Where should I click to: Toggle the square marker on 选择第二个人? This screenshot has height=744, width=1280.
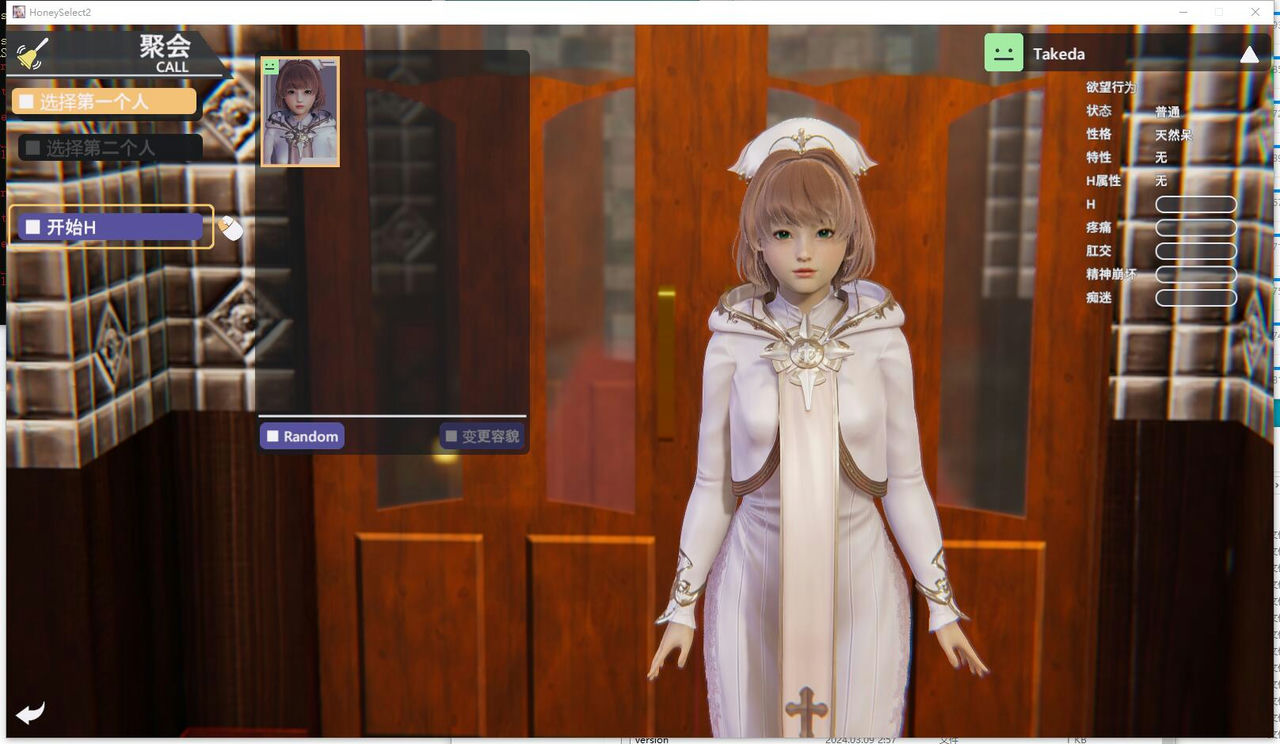34,146
